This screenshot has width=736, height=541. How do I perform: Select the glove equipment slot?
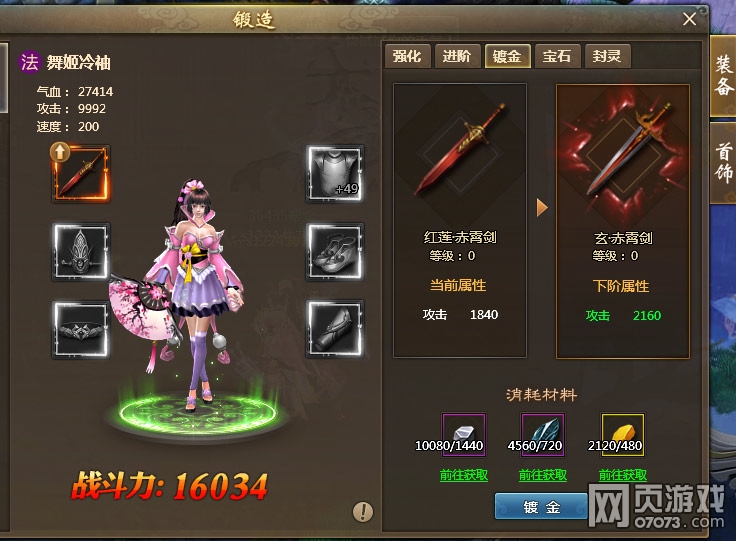(335, 329)
